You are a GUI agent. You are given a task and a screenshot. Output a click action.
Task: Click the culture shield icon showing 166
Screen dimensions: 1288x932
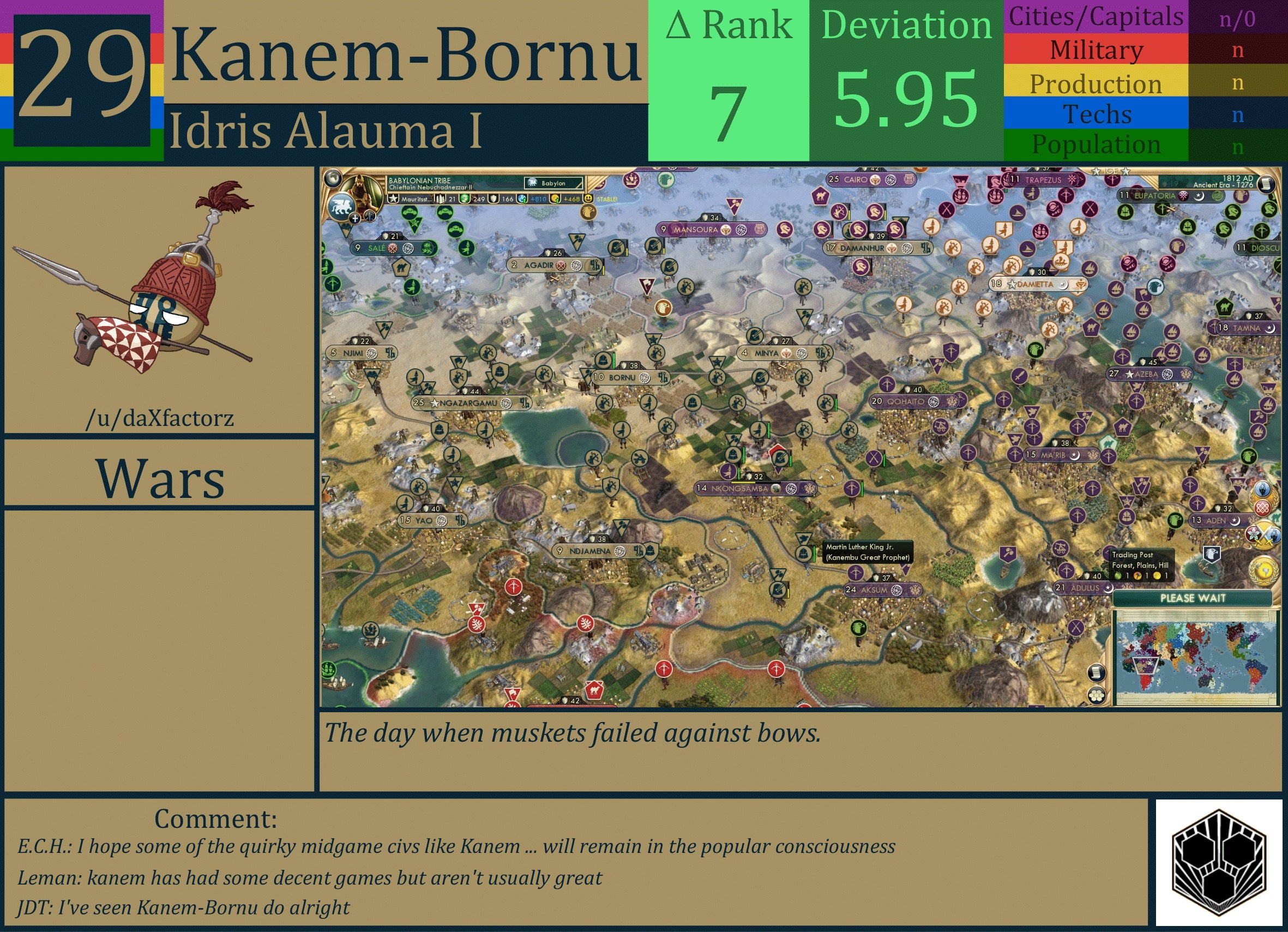click(x=492, y=200)
